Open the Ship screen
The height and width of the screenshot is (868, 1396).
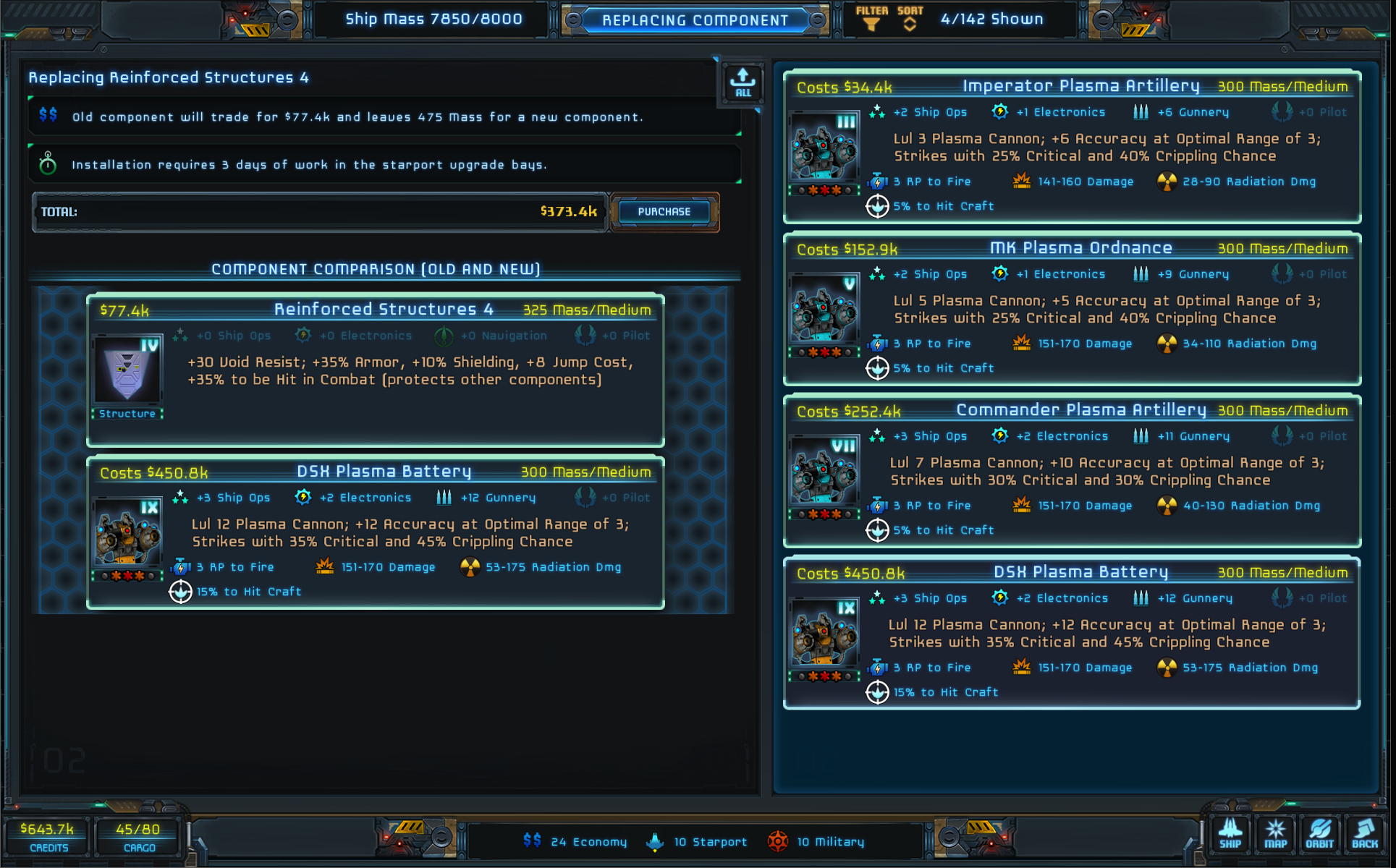[x=1230, y=834]
